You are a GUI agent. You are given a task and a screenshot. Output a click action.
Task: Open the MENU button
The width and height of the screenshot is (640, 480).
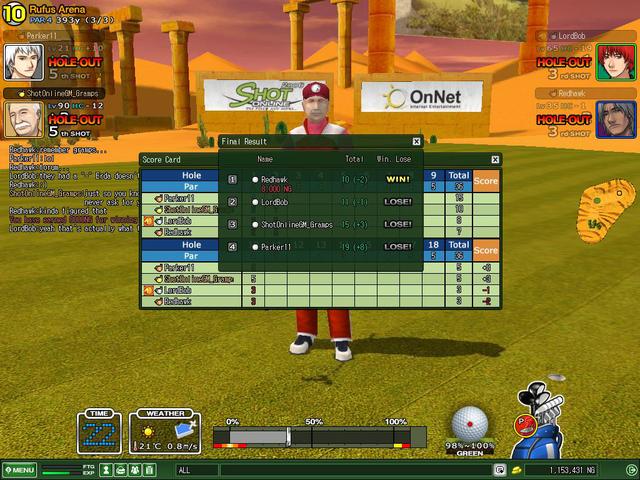coord(19,470)
